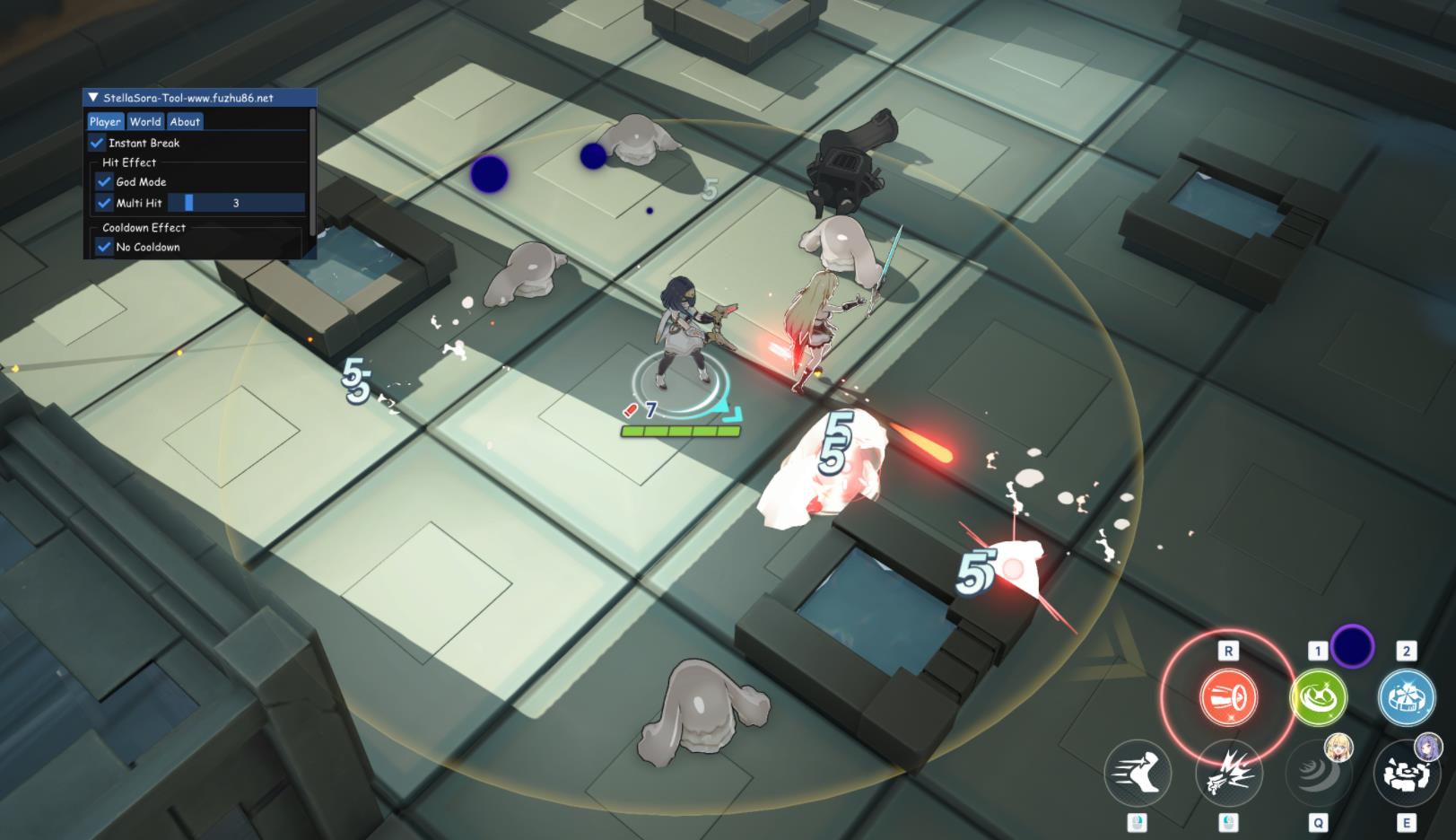Use the green swirl sparkle skill

point(1318,697)
